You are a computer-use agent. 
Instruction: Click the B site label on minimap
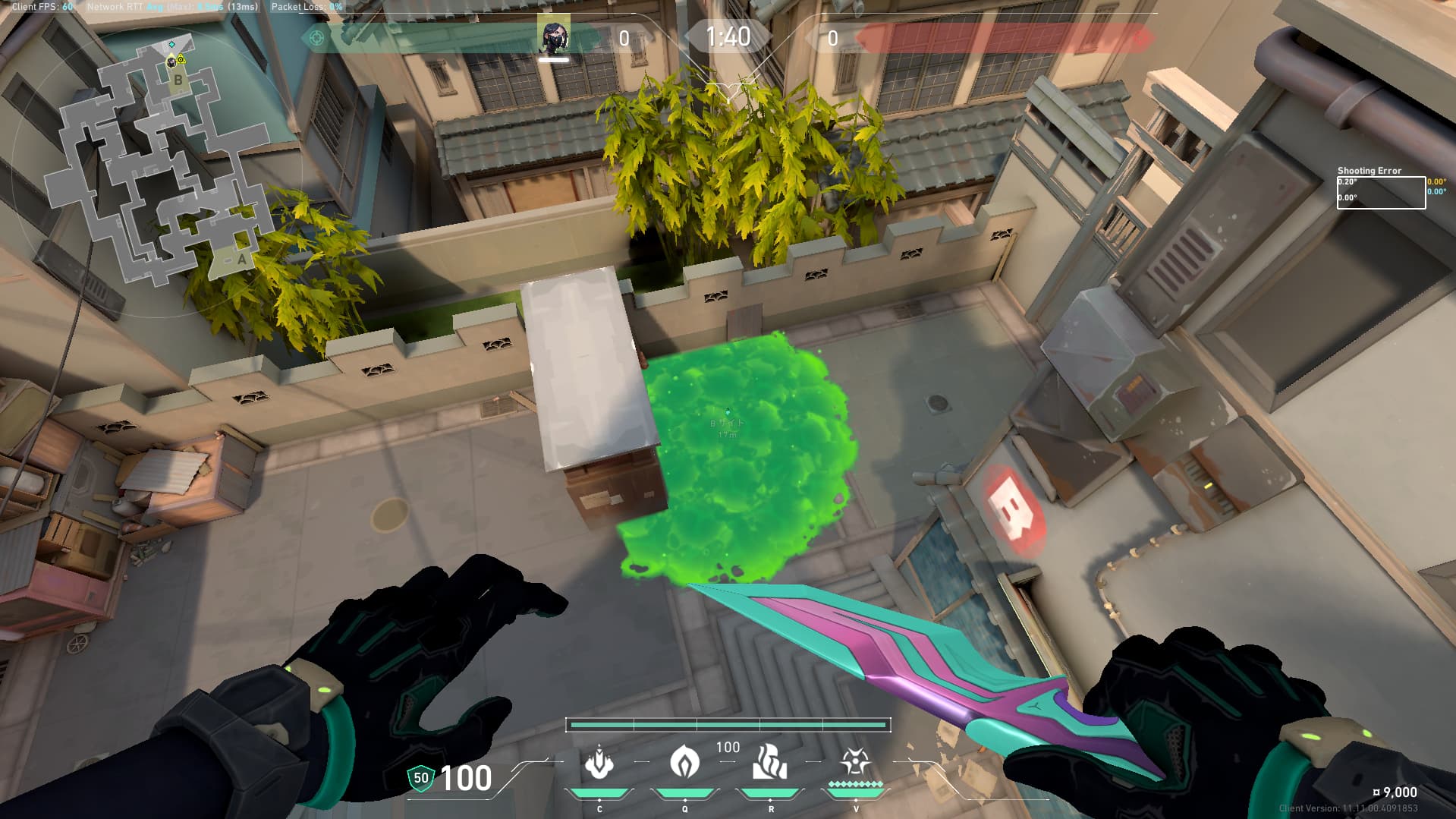click(x=178, y=80)
